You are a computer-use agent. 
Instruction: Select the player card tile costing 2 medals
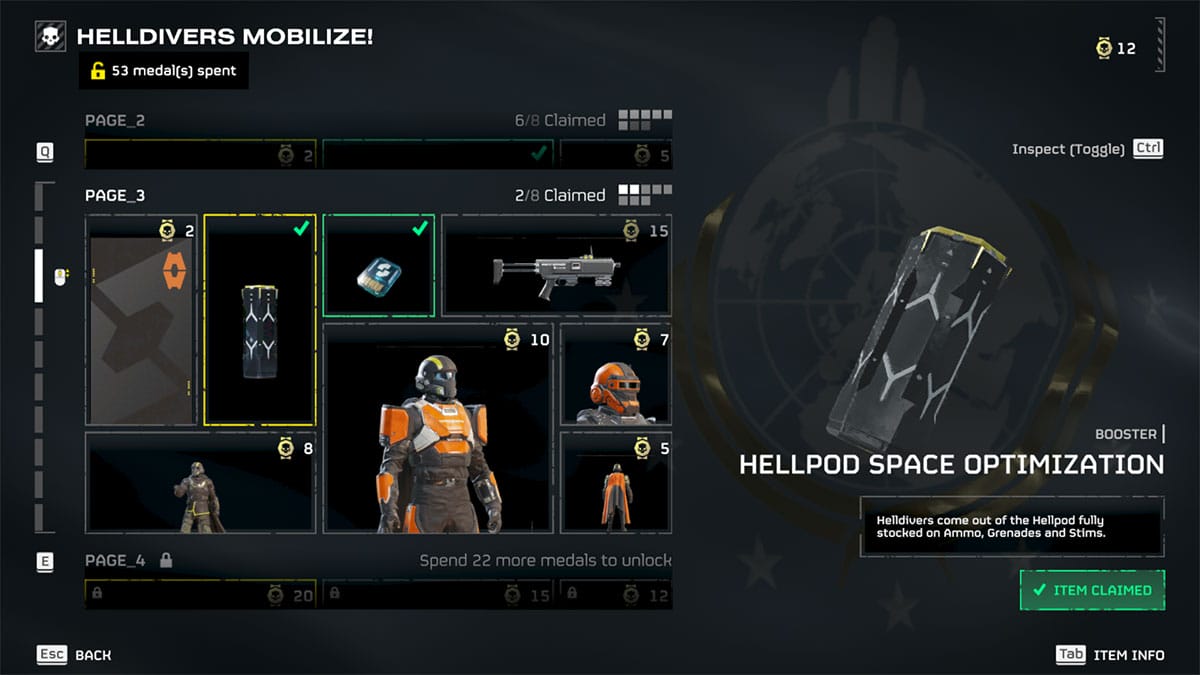coord(141,320)
